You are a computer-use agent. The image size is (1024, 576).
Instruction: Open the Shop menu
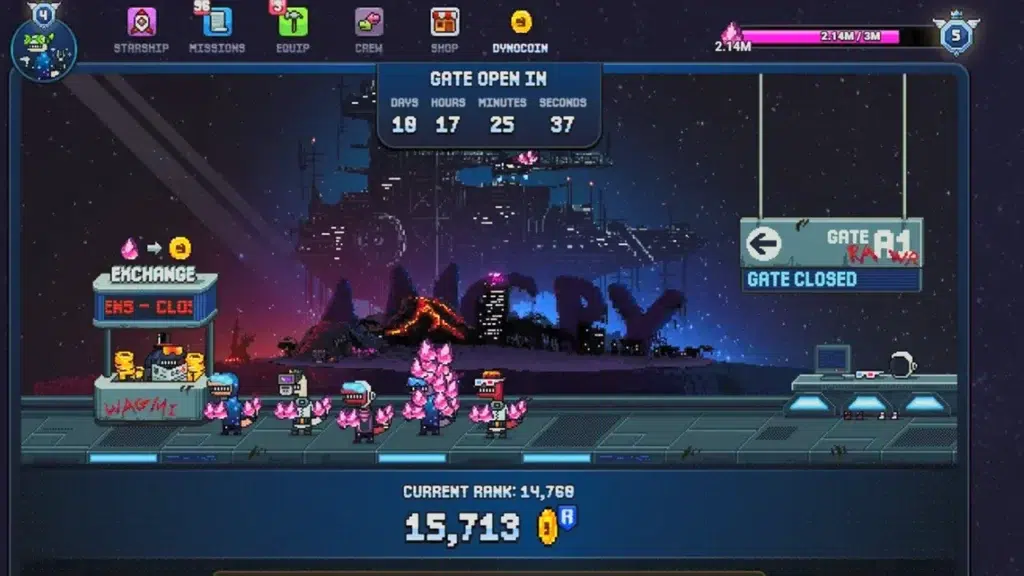pos(444,29)
